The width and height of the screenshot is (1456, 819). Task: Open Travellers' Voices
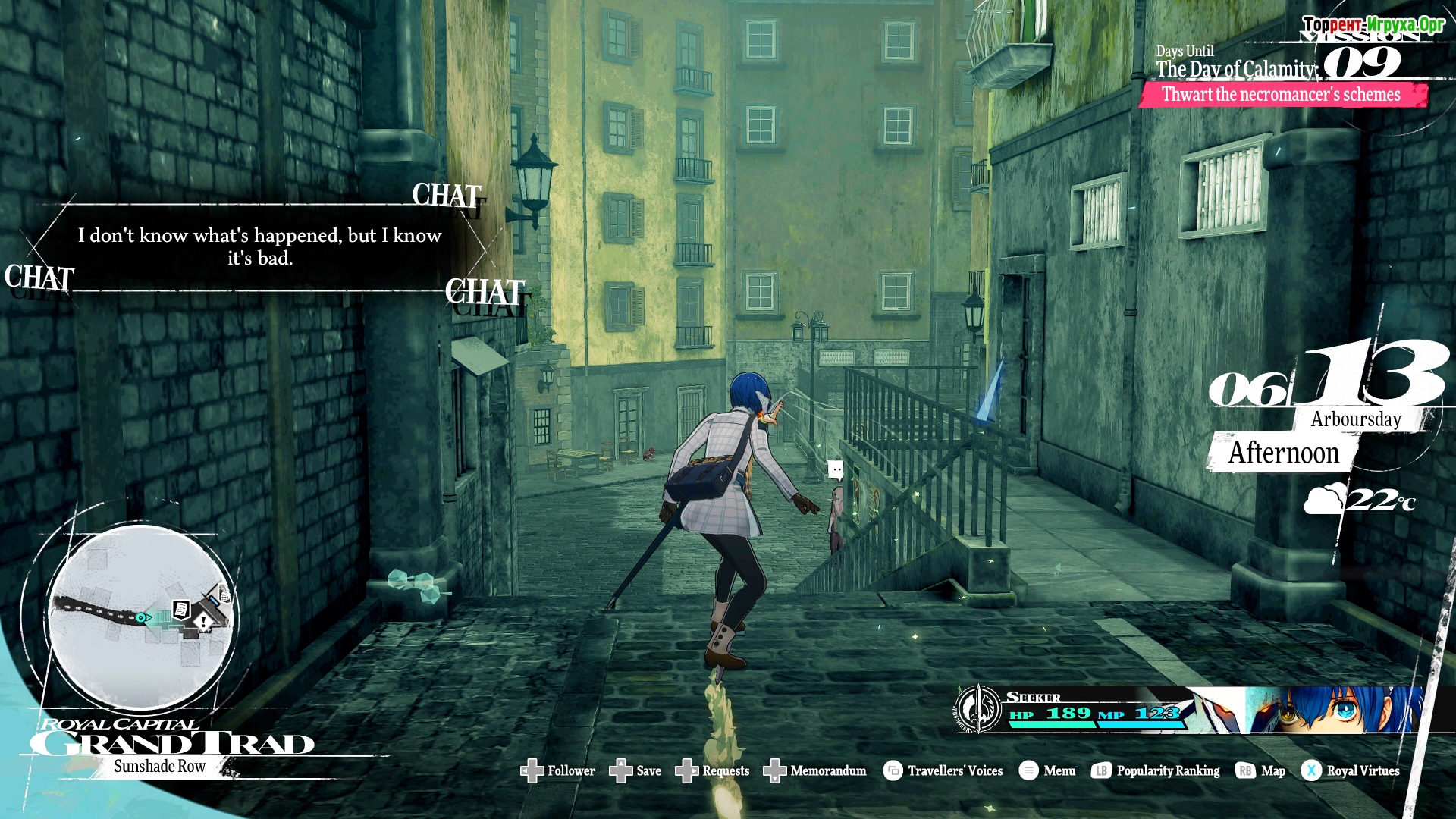tap(943, 770)
